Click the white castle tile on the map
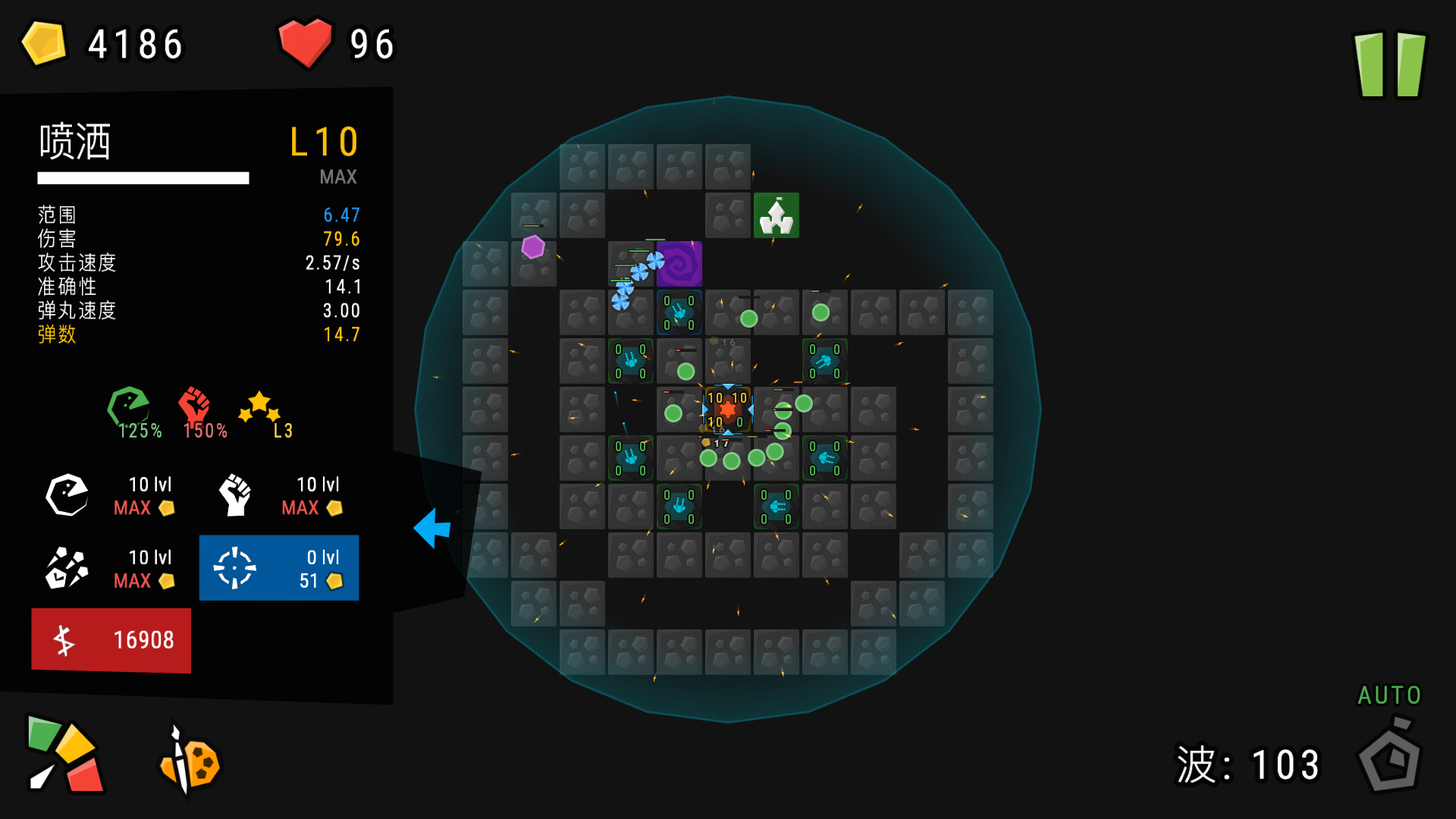 pos(777,215)
